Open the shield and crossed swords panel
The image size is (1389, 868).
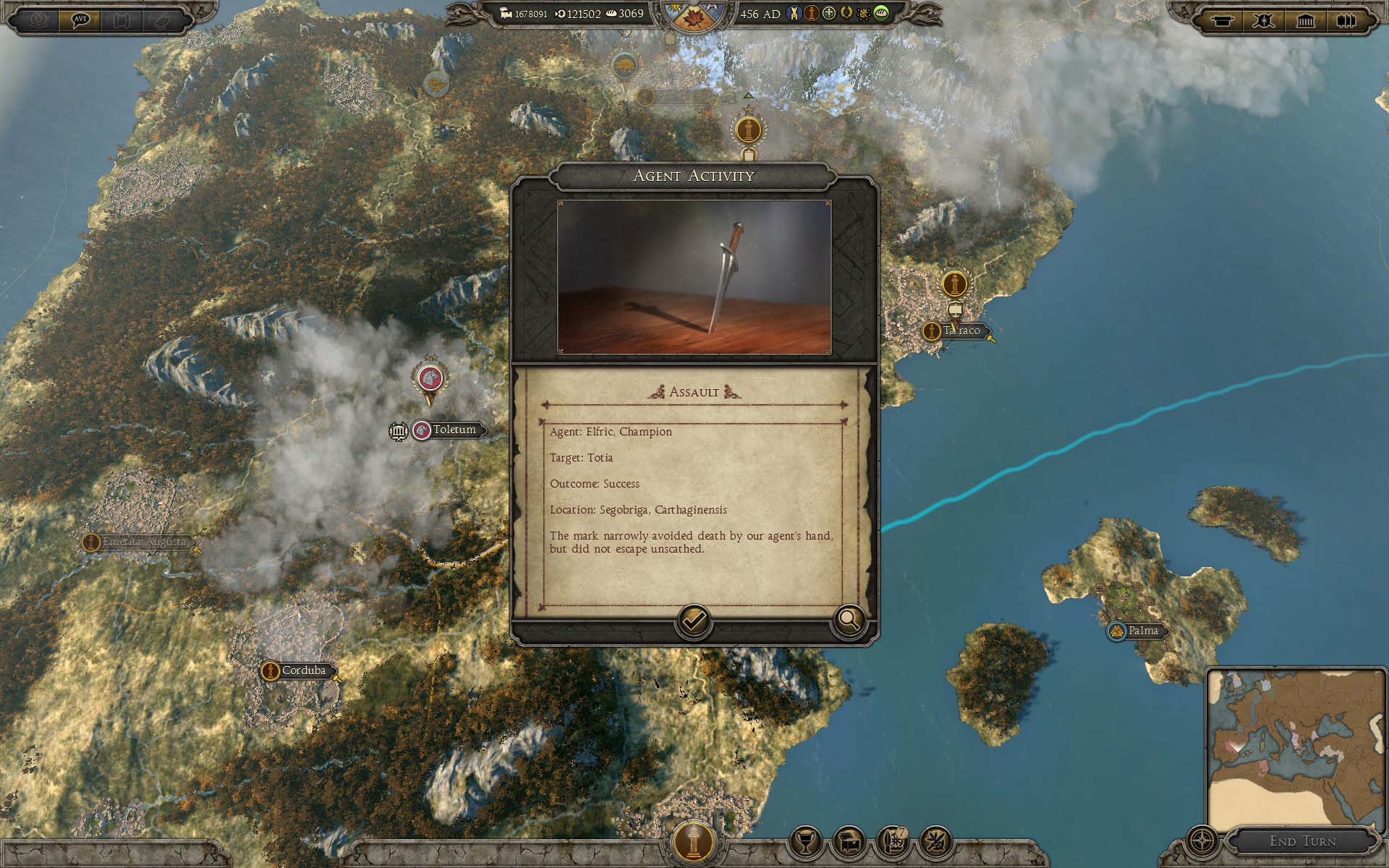click(1264, 20)
